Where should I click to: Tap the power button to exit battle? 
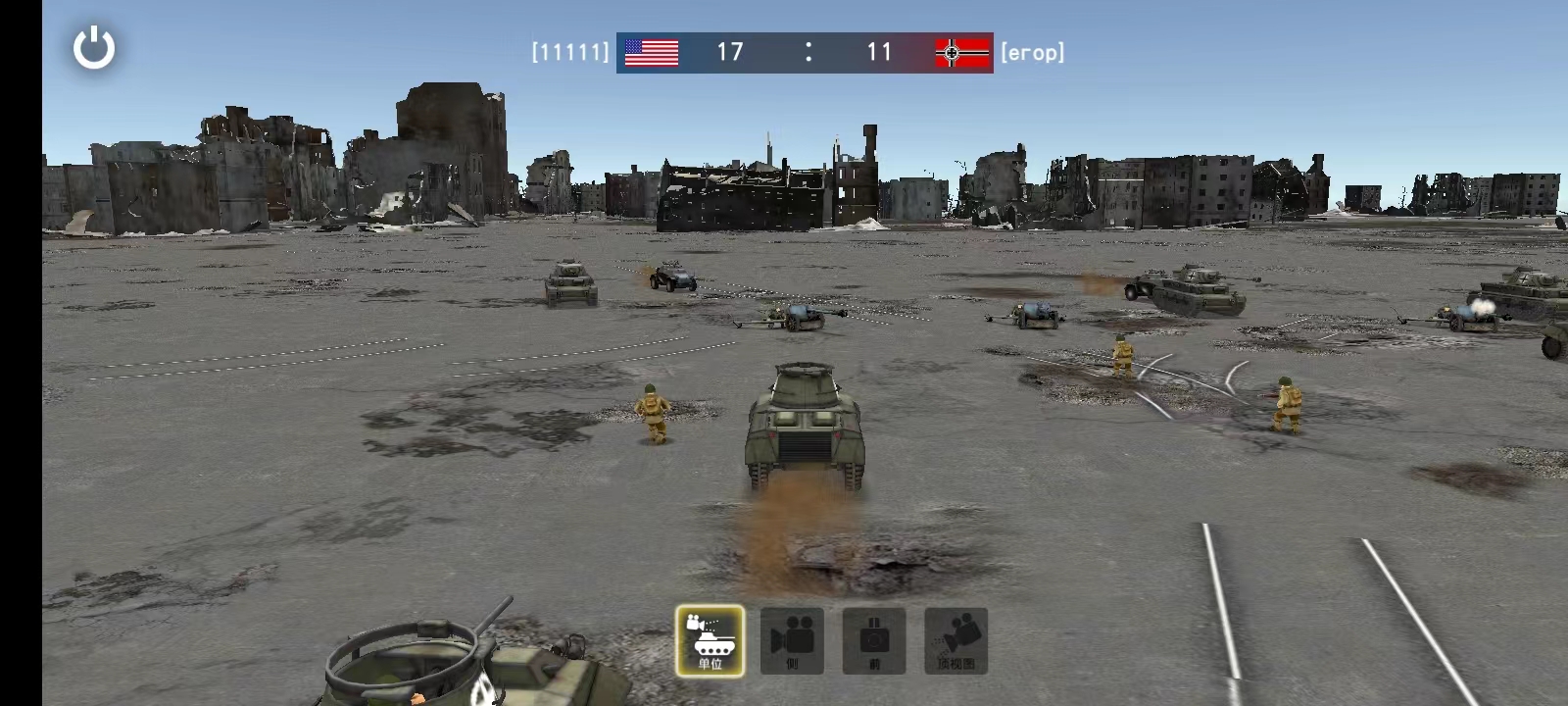pyautogui.click(x=94, y=48)
